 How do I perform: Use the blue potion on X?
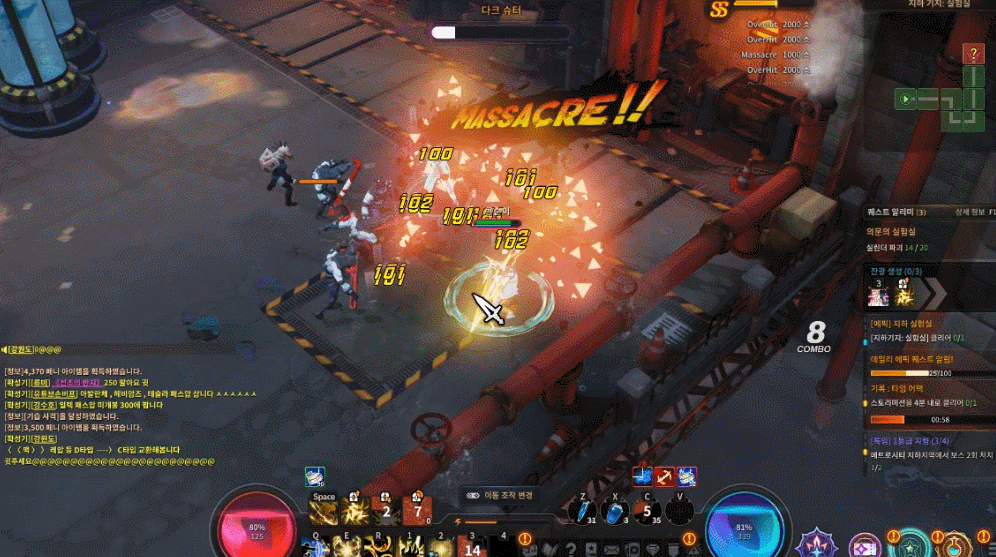(x=615, y=510)
